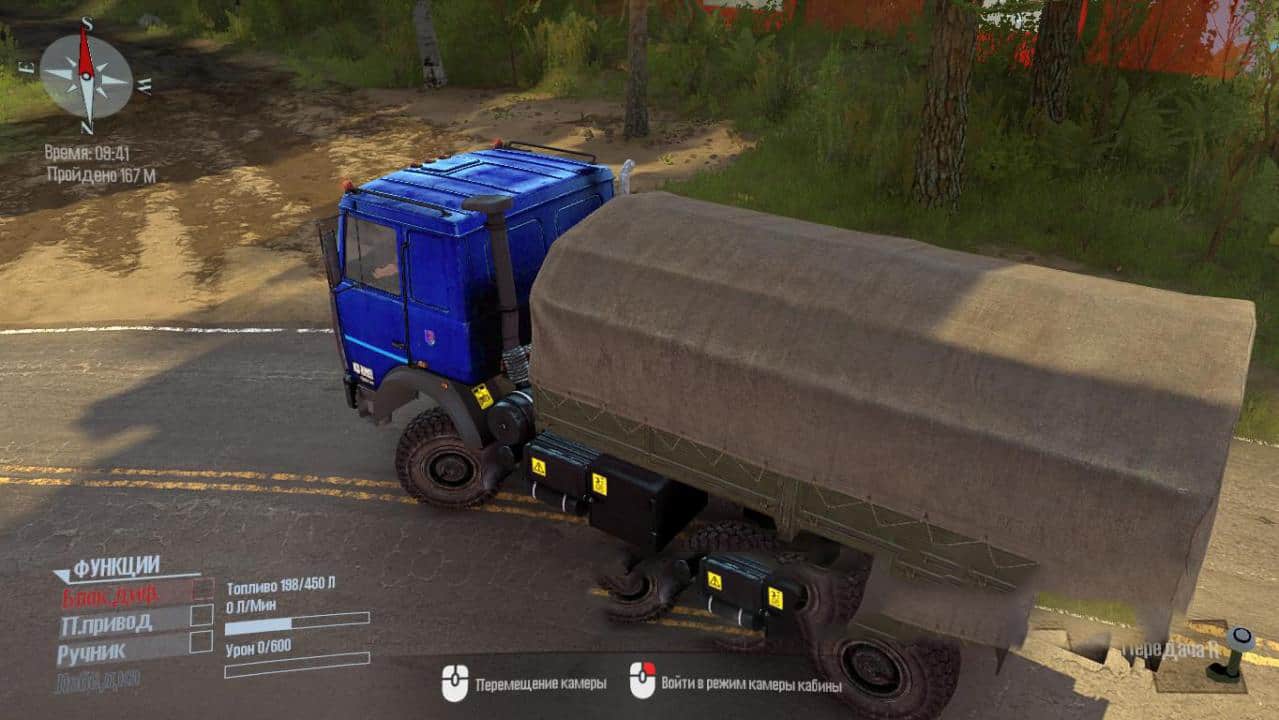Click the gear shifter knob
This screenshot has width=1279, height=720.
(1241, 638)
